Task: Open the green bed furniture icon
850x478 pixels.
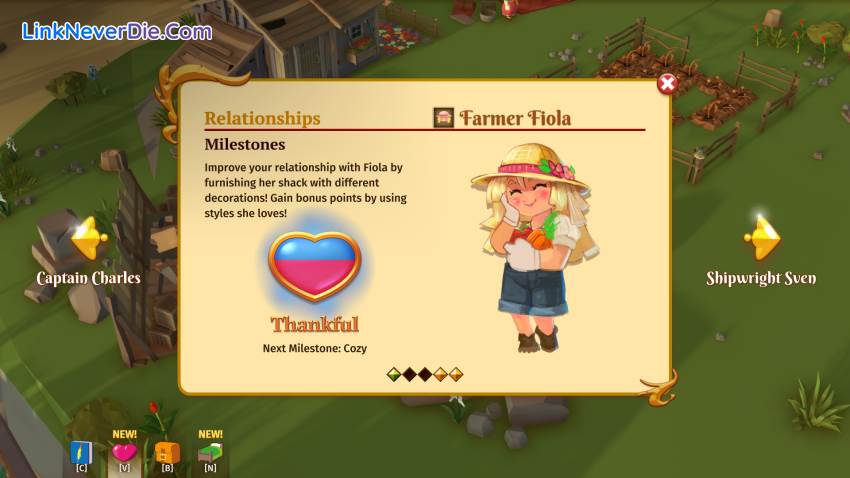Action: [x=210, y=453]
